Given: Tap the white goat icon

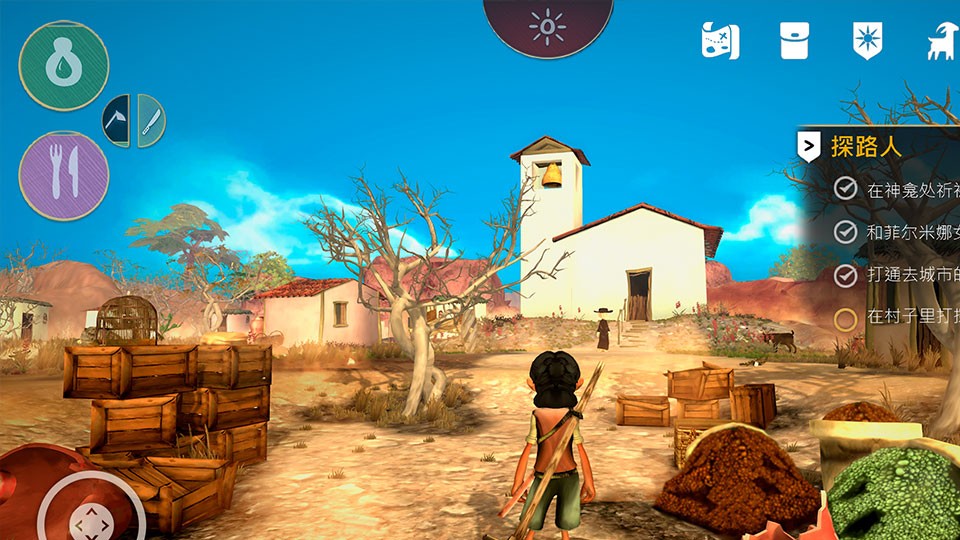Looking at the screenshot, I should pyautogui.click(x=939, y=41).
